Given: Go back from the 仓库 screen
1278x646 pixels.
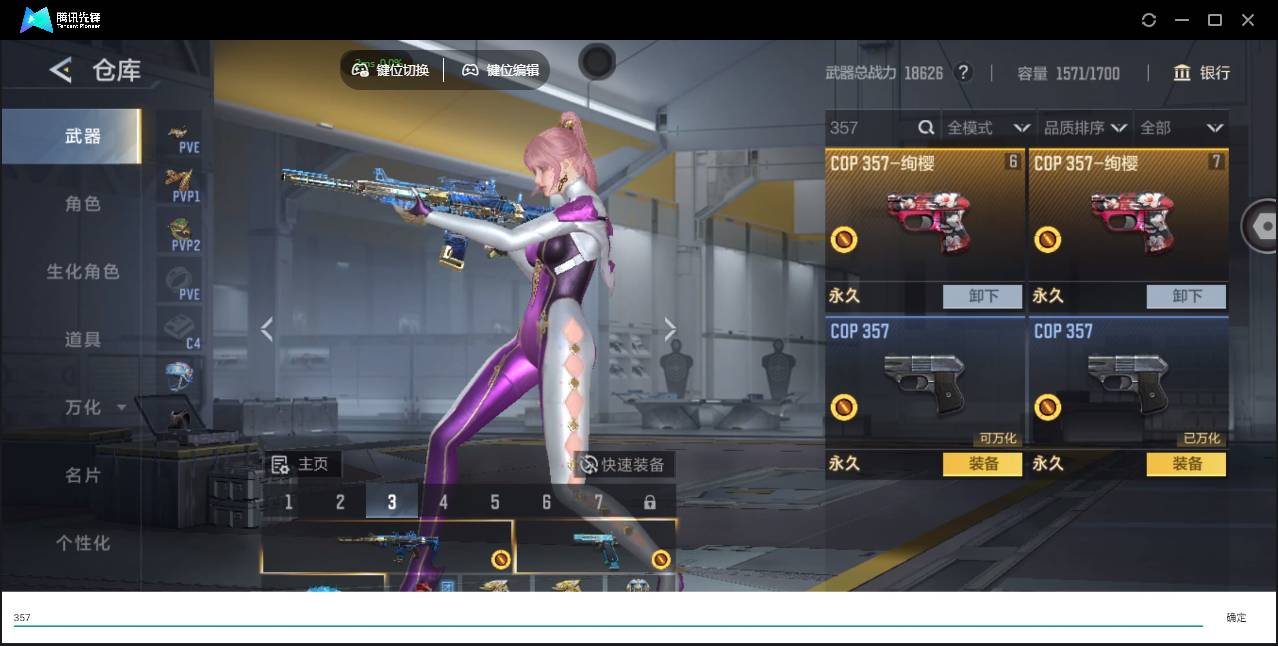Looking at the screenshot, I should point(61,70).
